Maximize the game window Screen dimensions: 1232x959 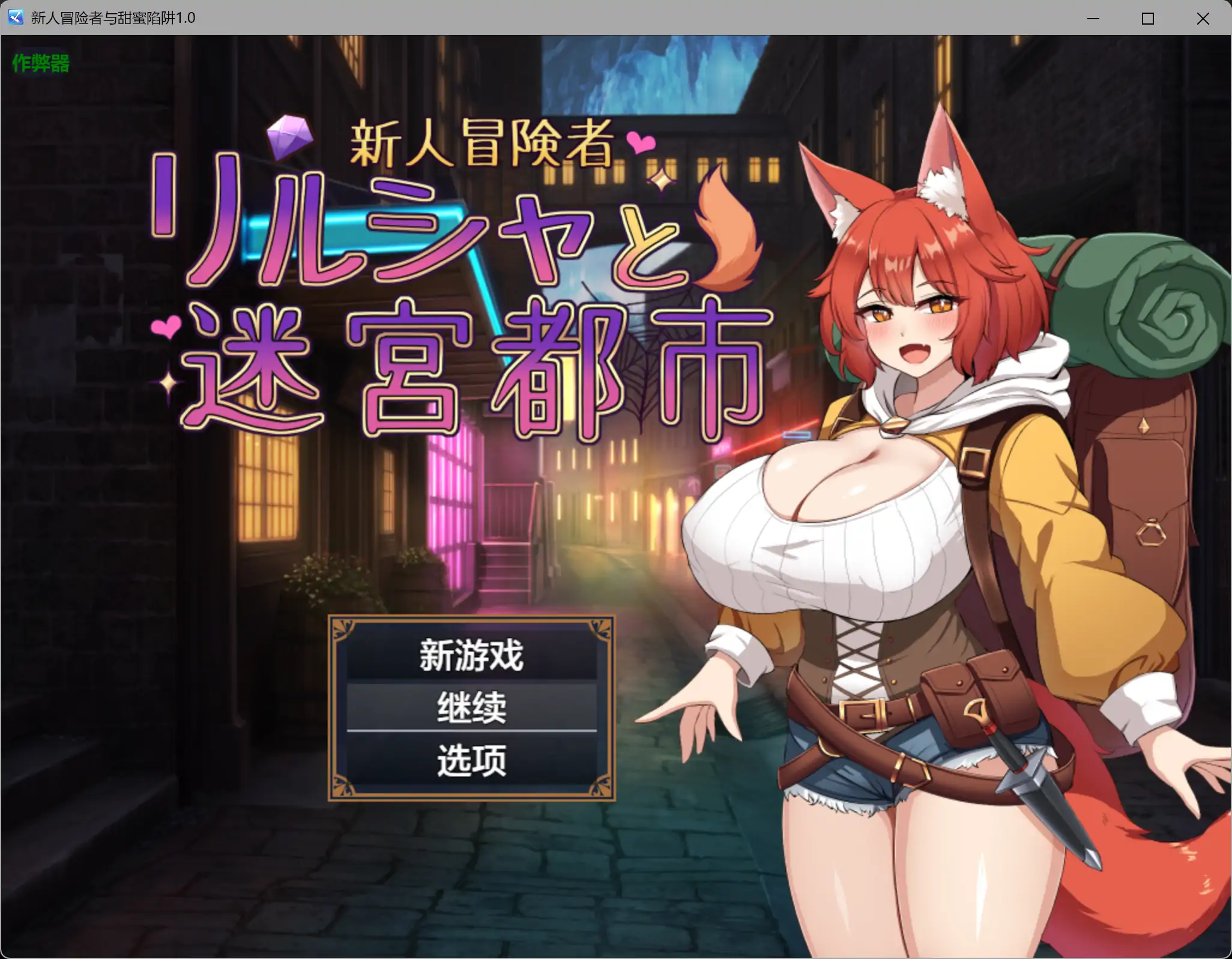coord(1149,18)
